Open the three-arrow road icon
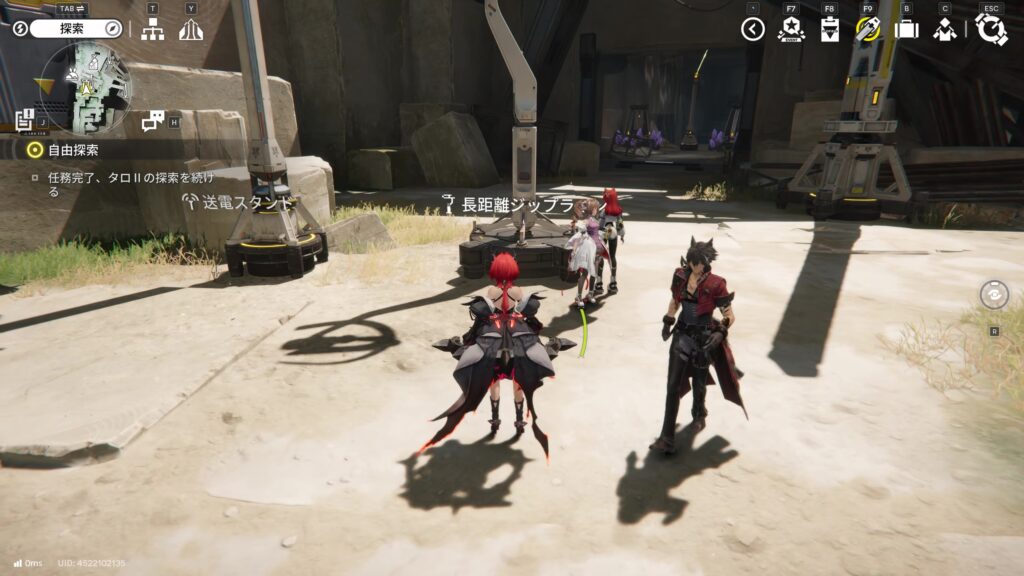 [190, 29]
